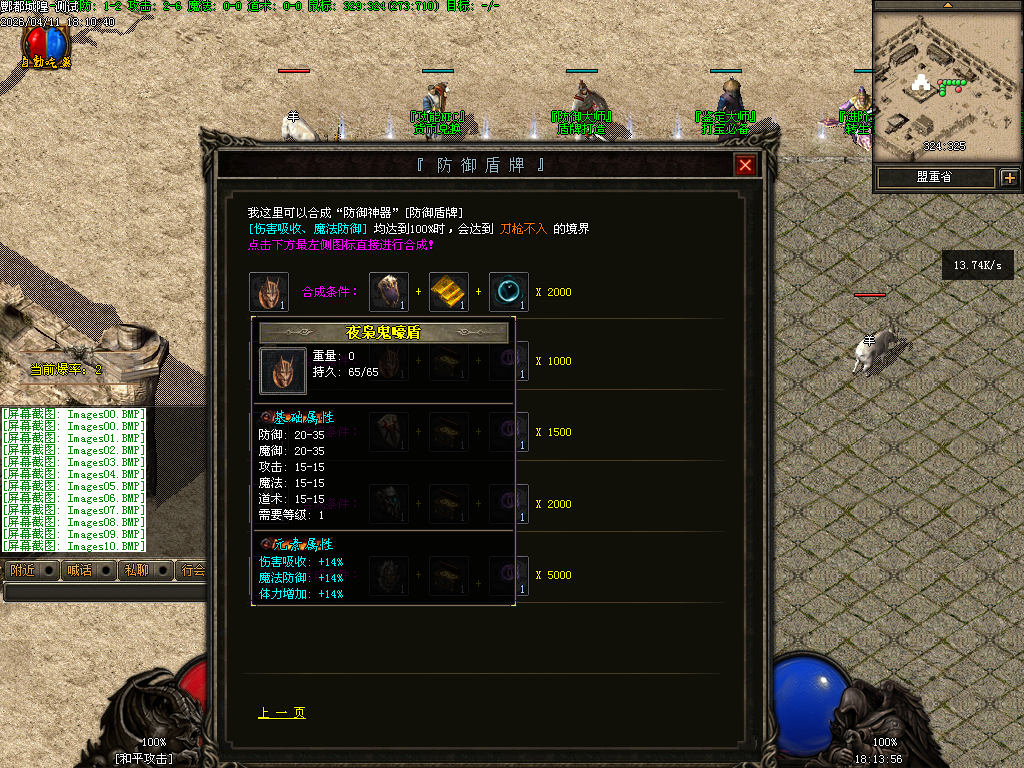
Task: Switch to the 附近 chat channel
Action: pyautogui.click(x=22, y=570)
